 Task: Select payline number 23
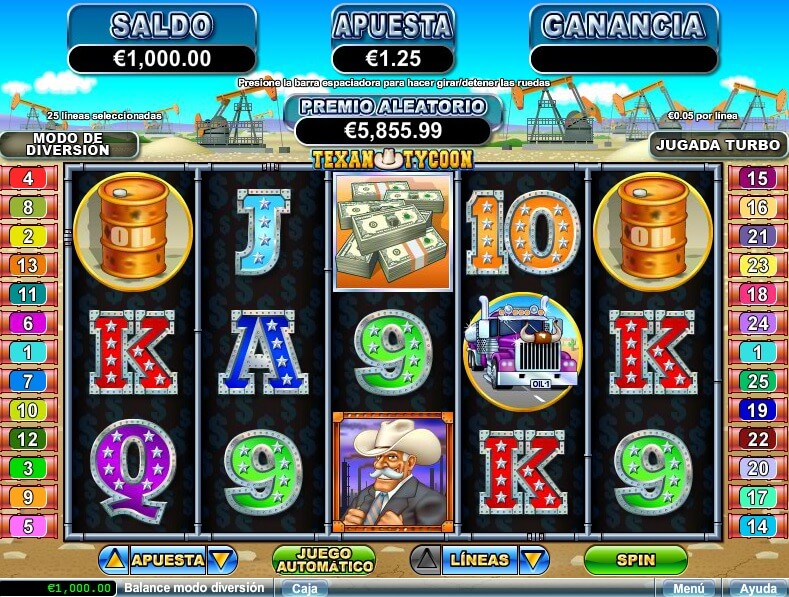pos(757,266)
